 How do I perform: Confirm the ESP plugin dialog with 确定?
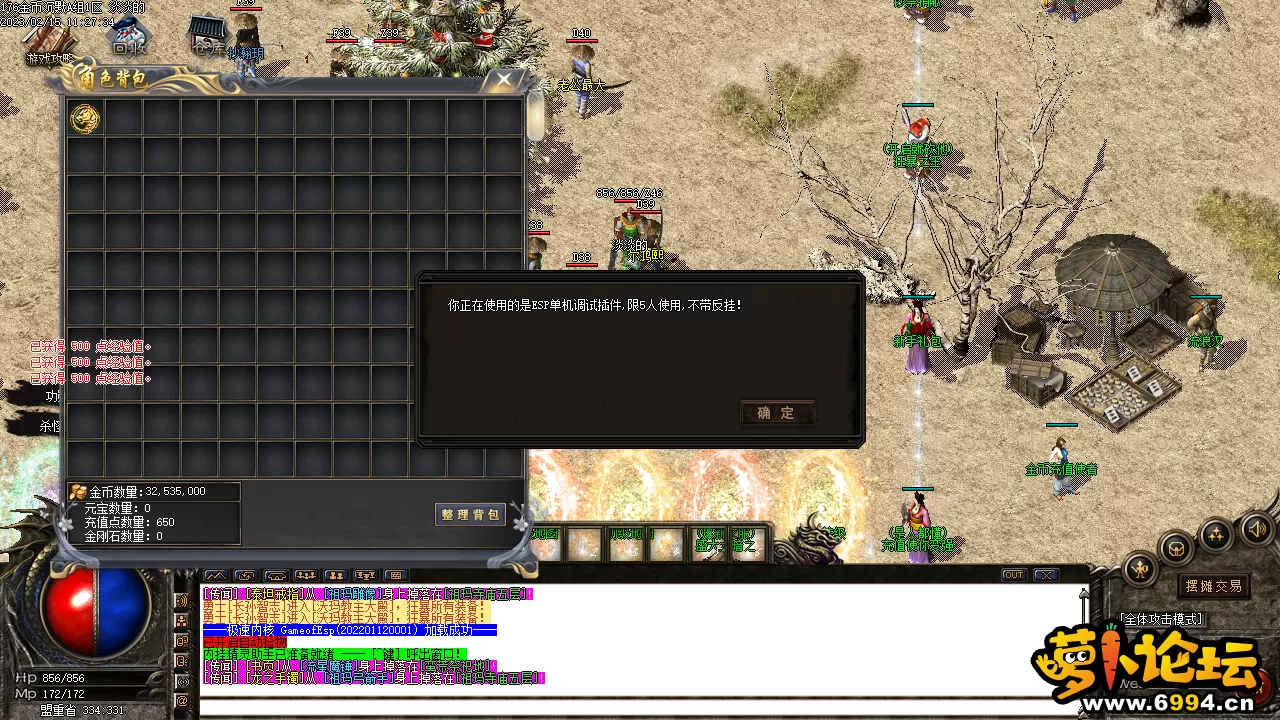tap(777, 413)
